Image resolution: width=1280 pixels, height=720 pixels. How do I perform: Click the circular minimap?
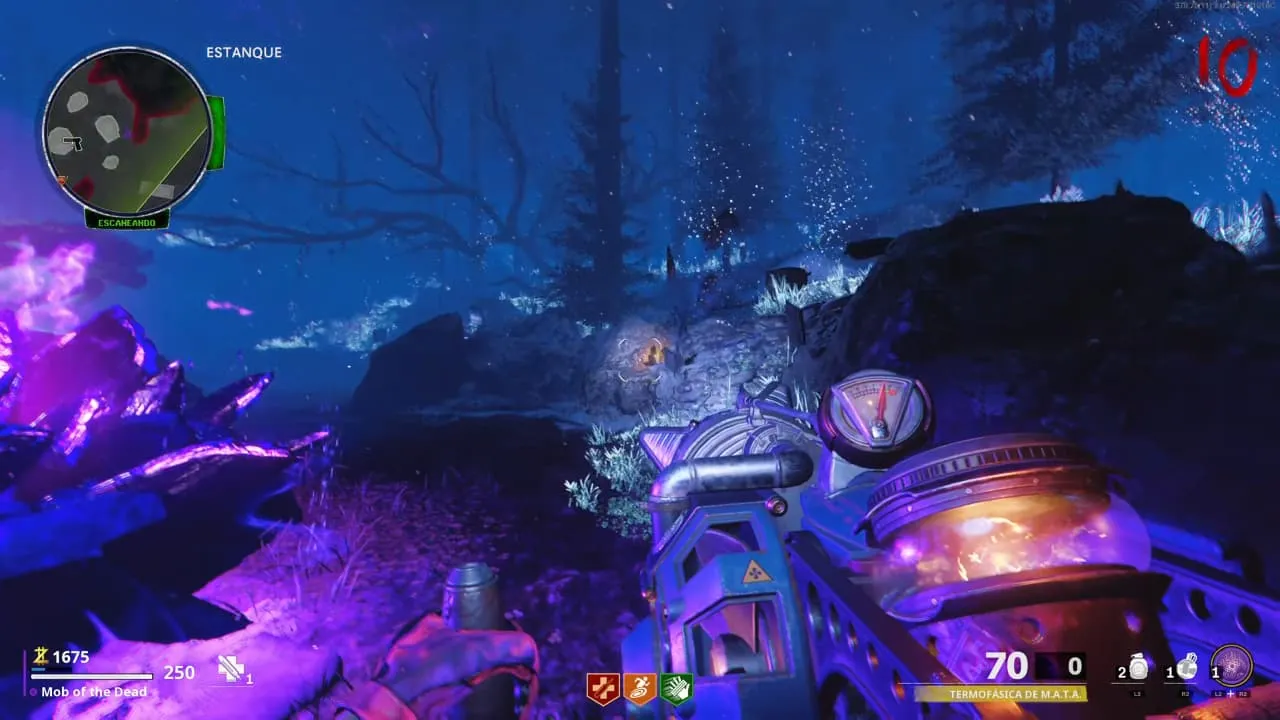pos(126,130)
